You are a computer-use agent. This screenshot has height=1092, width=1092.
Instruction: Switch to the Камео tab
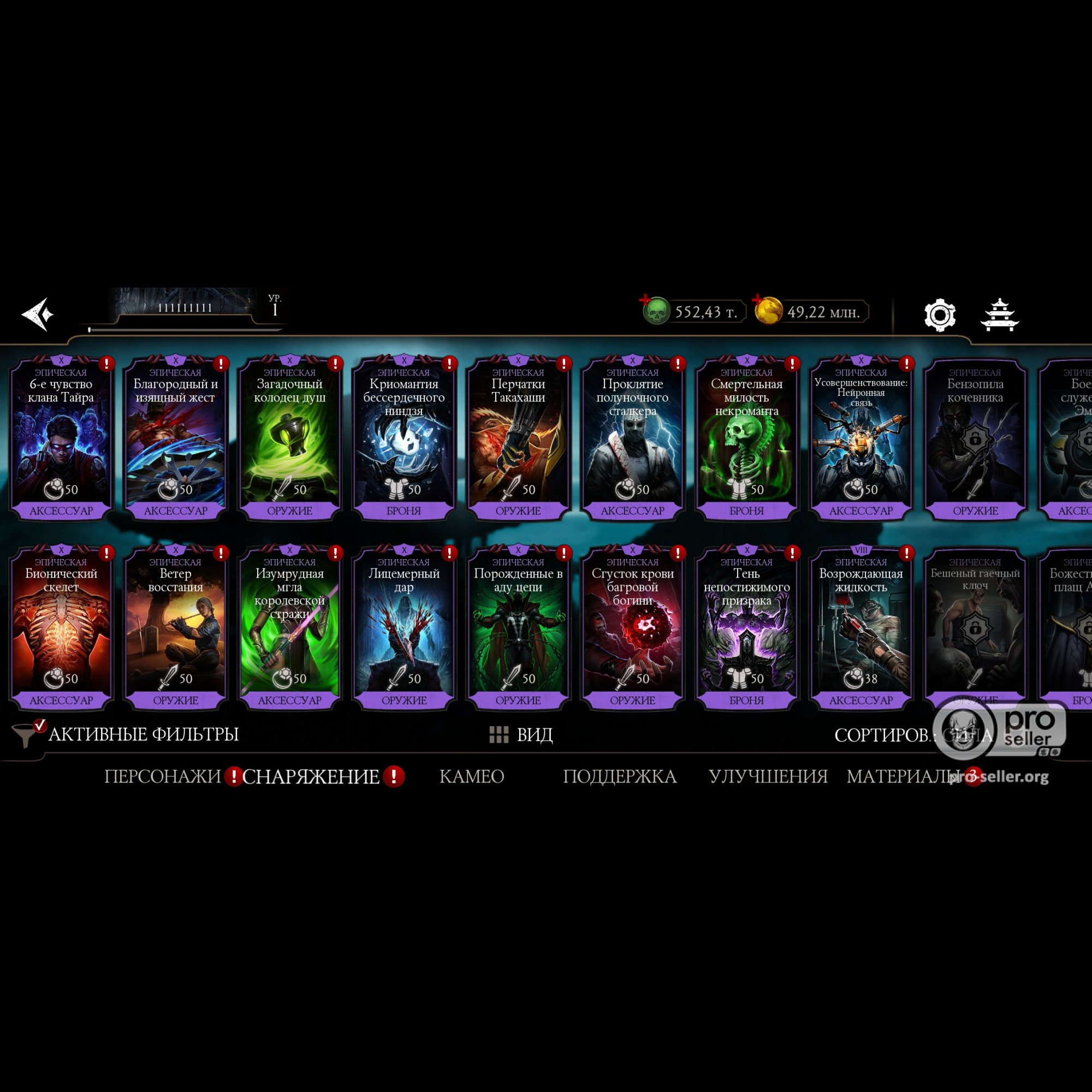[x=471, y=776]
